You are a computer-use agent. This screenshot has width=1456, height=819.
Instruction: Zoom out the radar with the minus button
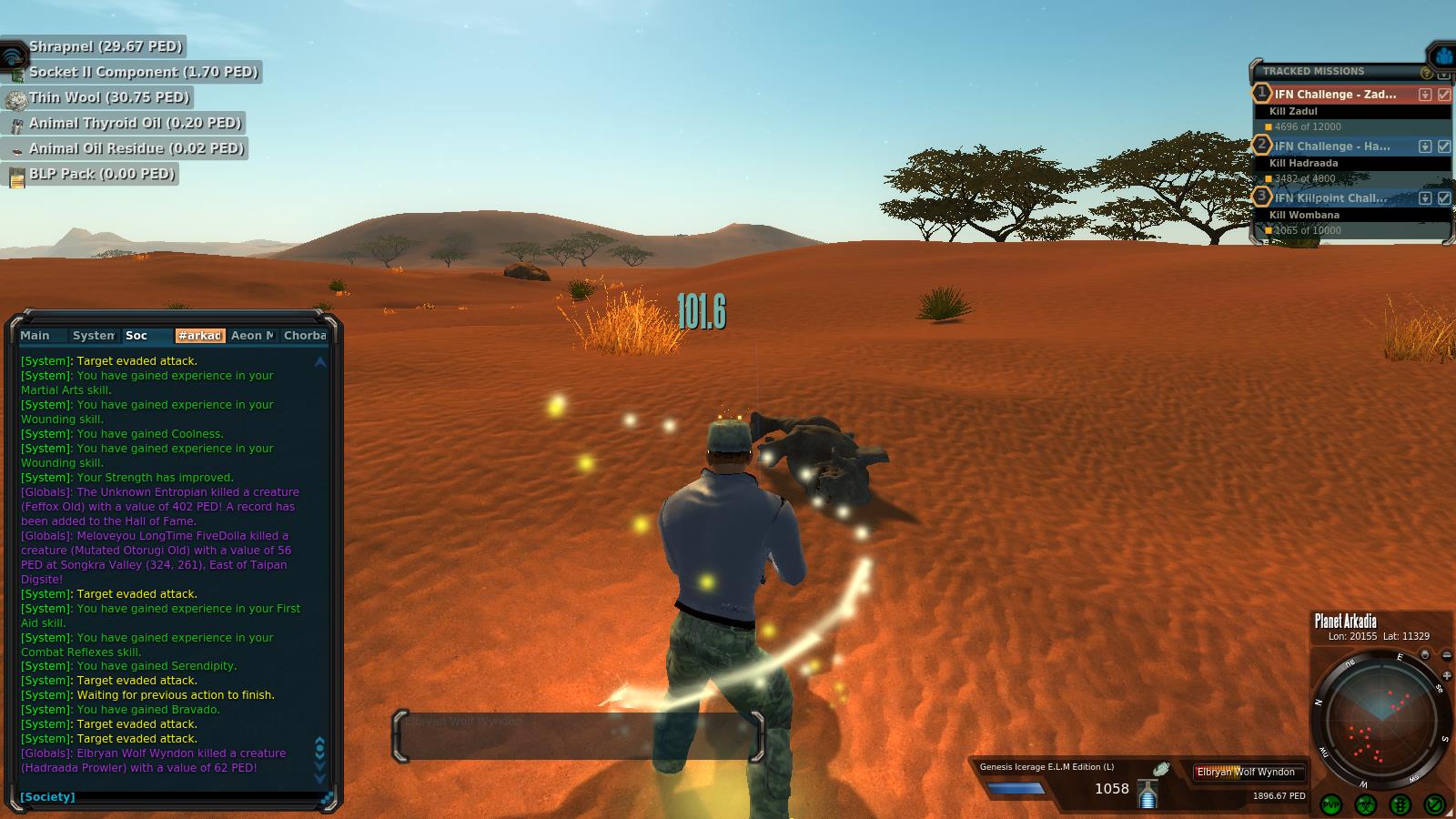tap(1446, 656)
